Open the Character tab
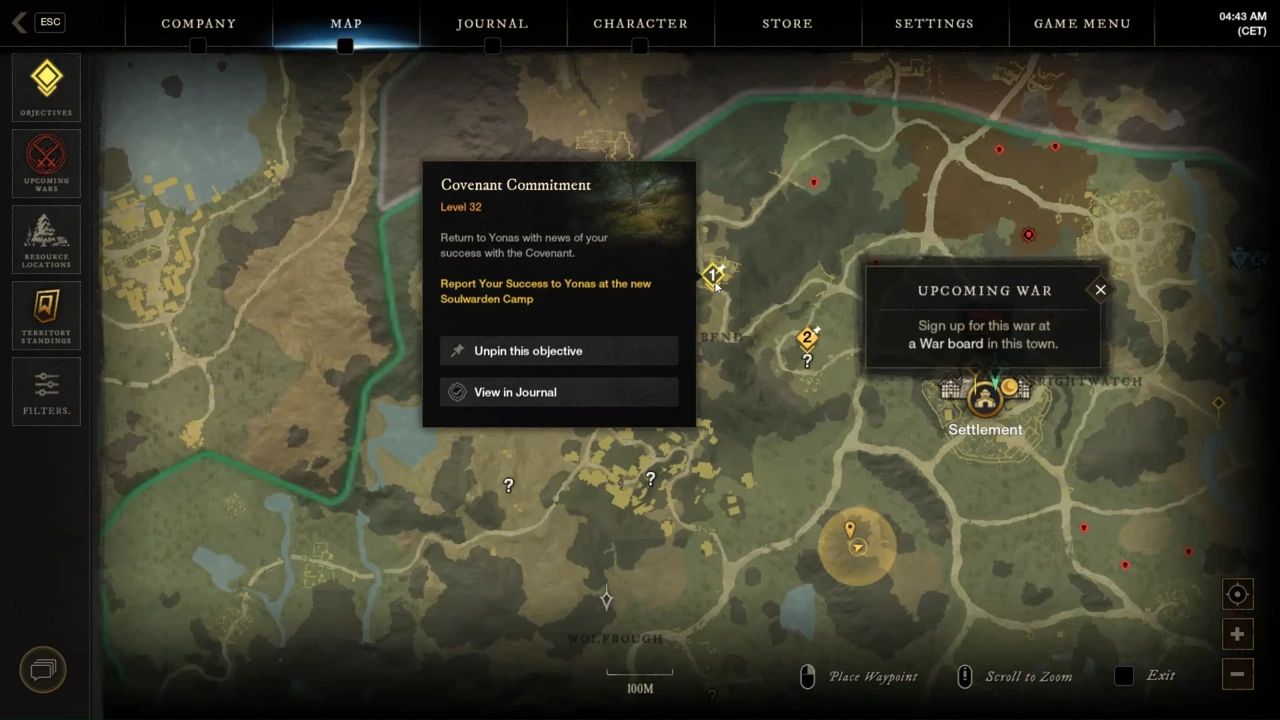Image resolution: width=1280 pixels, height=720 pixels. click(640, 23)
